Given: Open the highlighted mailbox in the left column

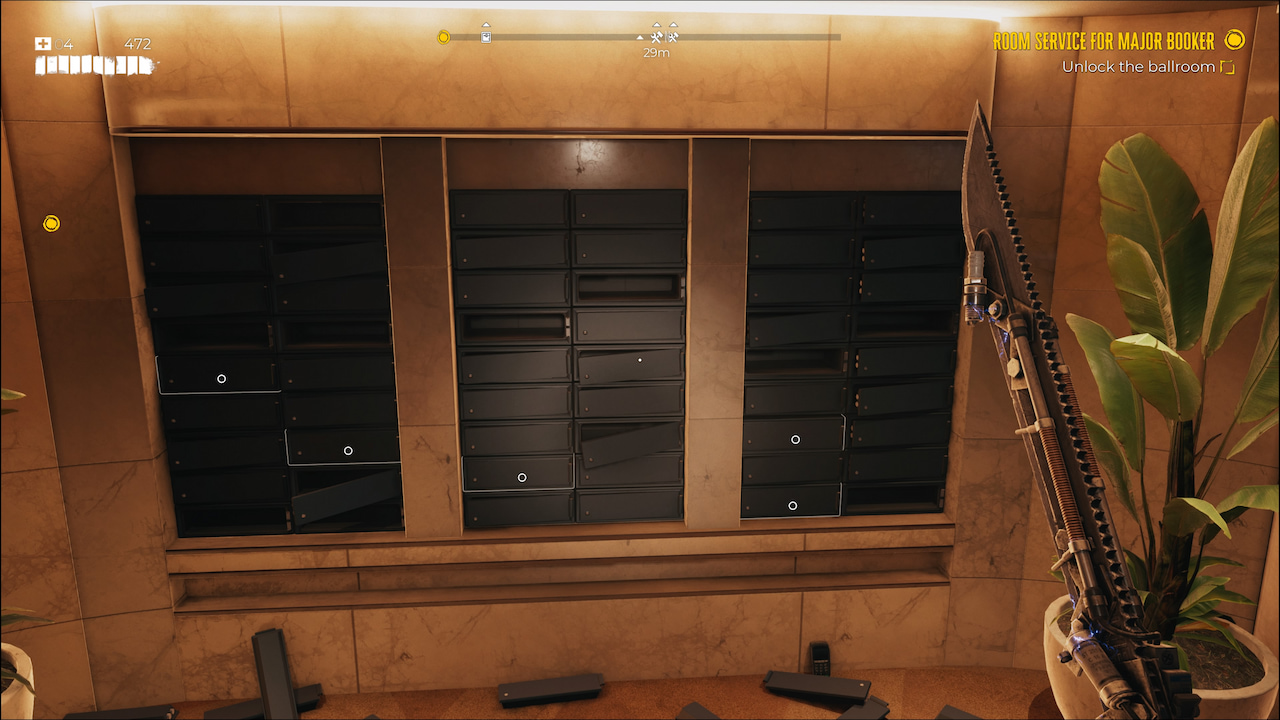Looking at the screenshot, I should point(220,378).
